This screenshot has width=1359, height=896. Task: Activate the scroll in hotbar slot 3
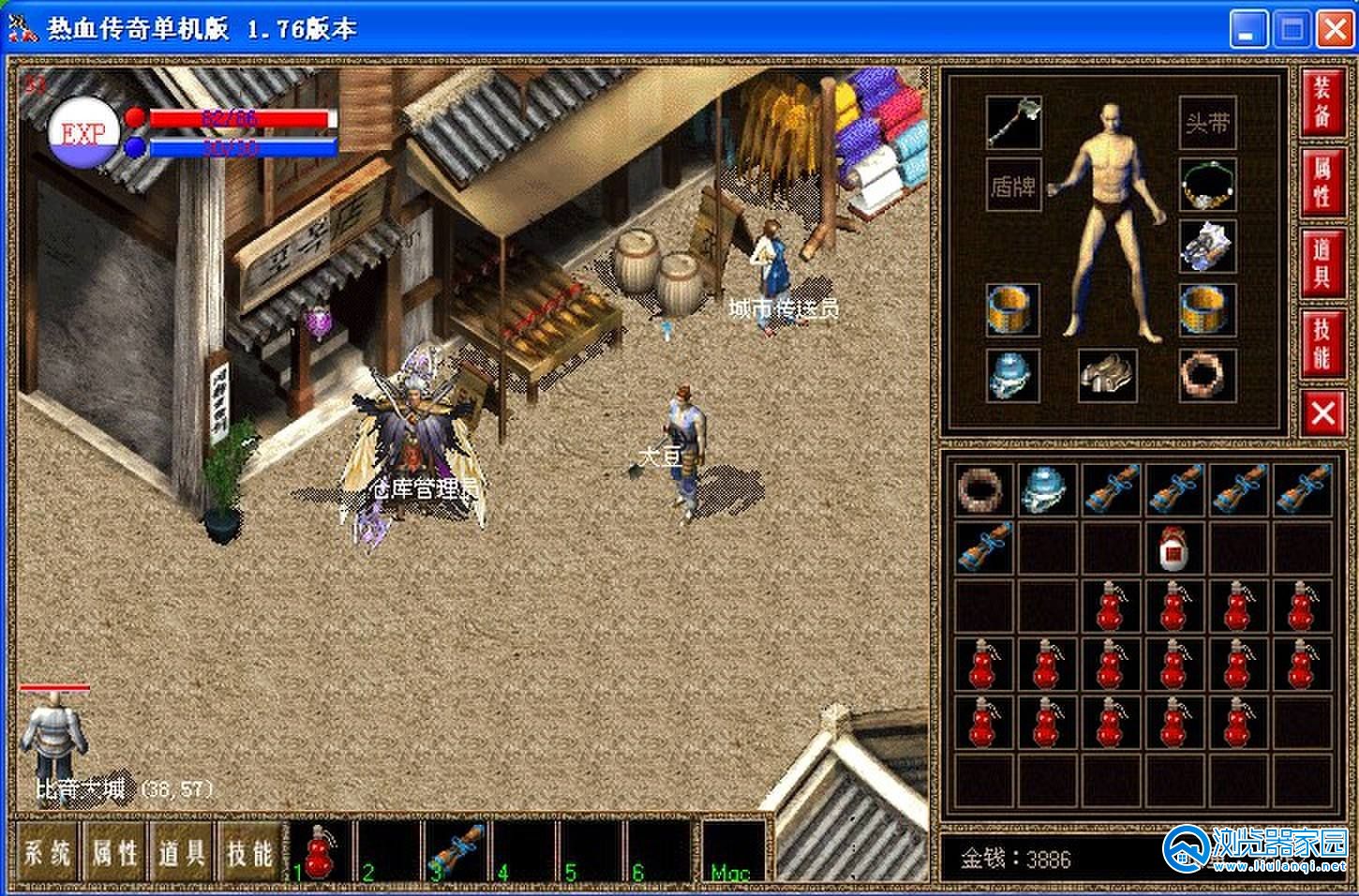[x=457, y=852]
